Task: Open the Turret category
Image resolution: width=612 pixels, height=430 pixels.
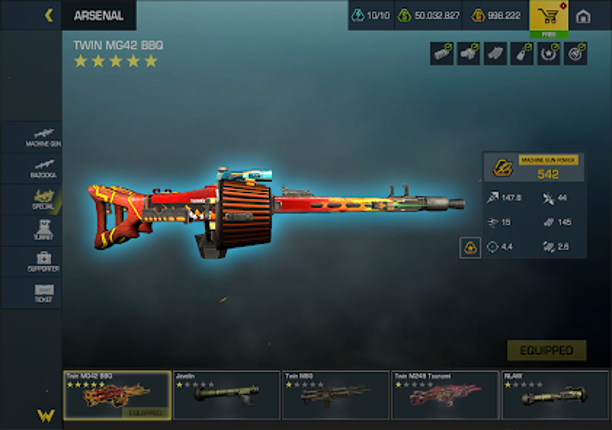Action: (43, 230)
